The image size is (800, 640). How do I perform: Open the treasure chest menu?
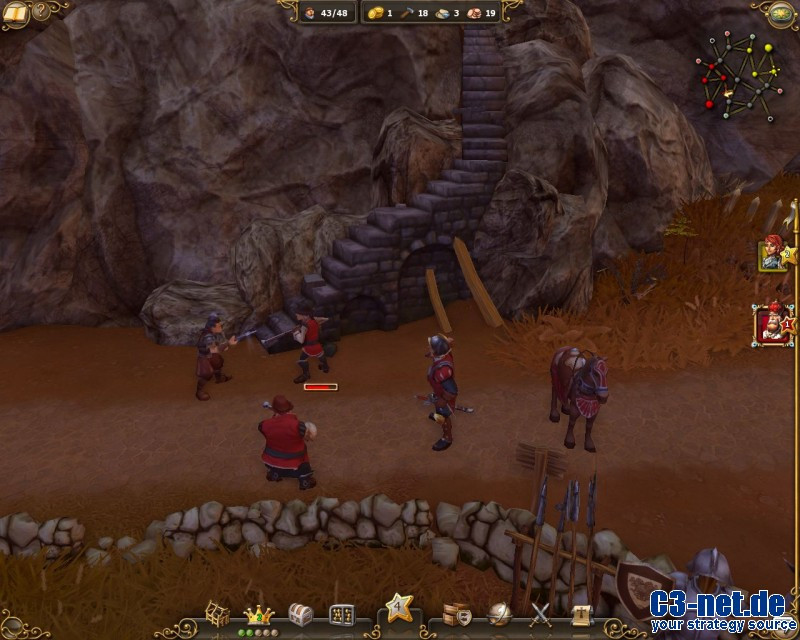[300, 614]
